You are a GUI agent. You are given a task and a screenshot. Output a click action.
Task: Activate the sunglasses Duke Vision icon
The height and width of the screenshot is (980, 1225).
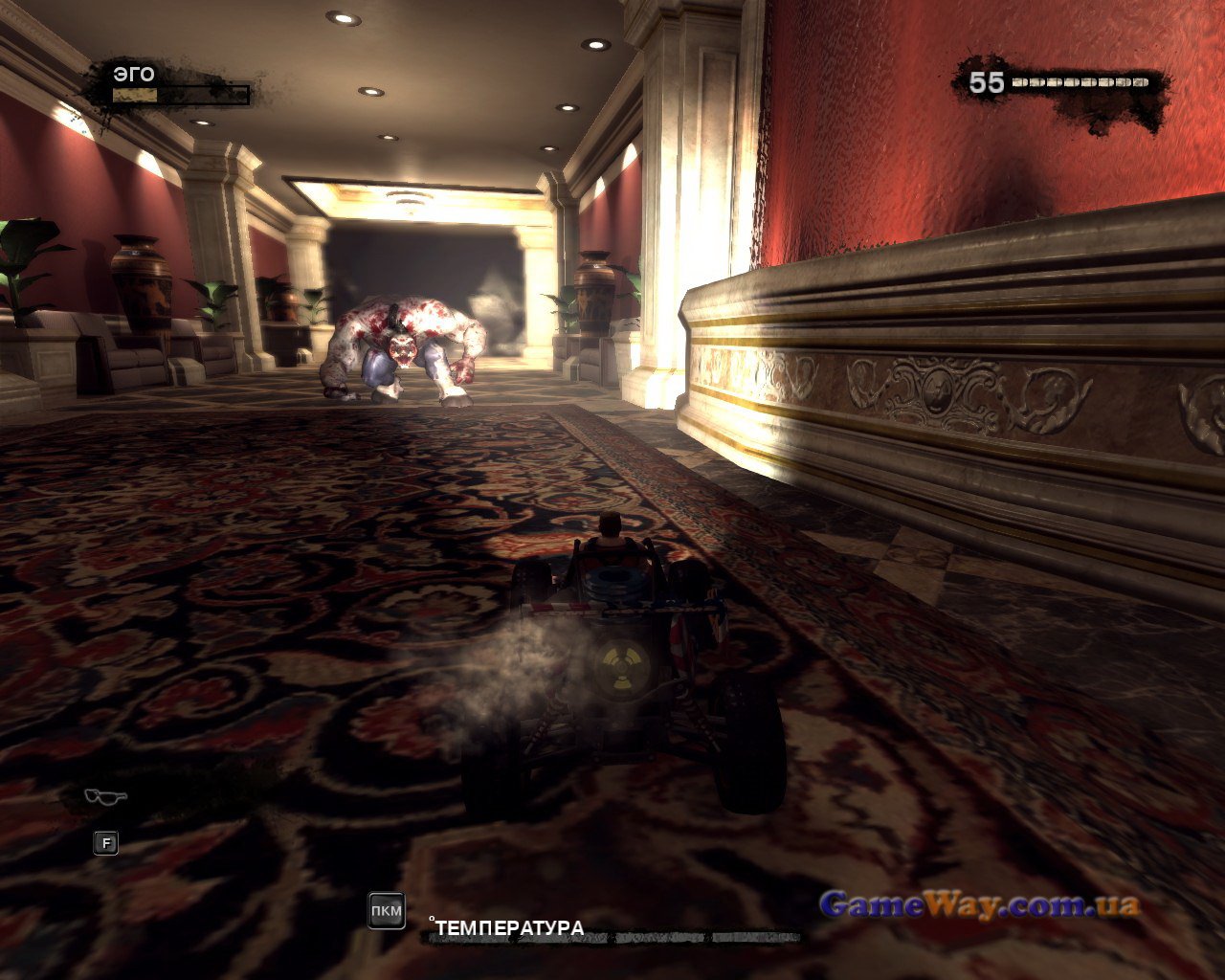pyautogui.click(x=105, y=796)
